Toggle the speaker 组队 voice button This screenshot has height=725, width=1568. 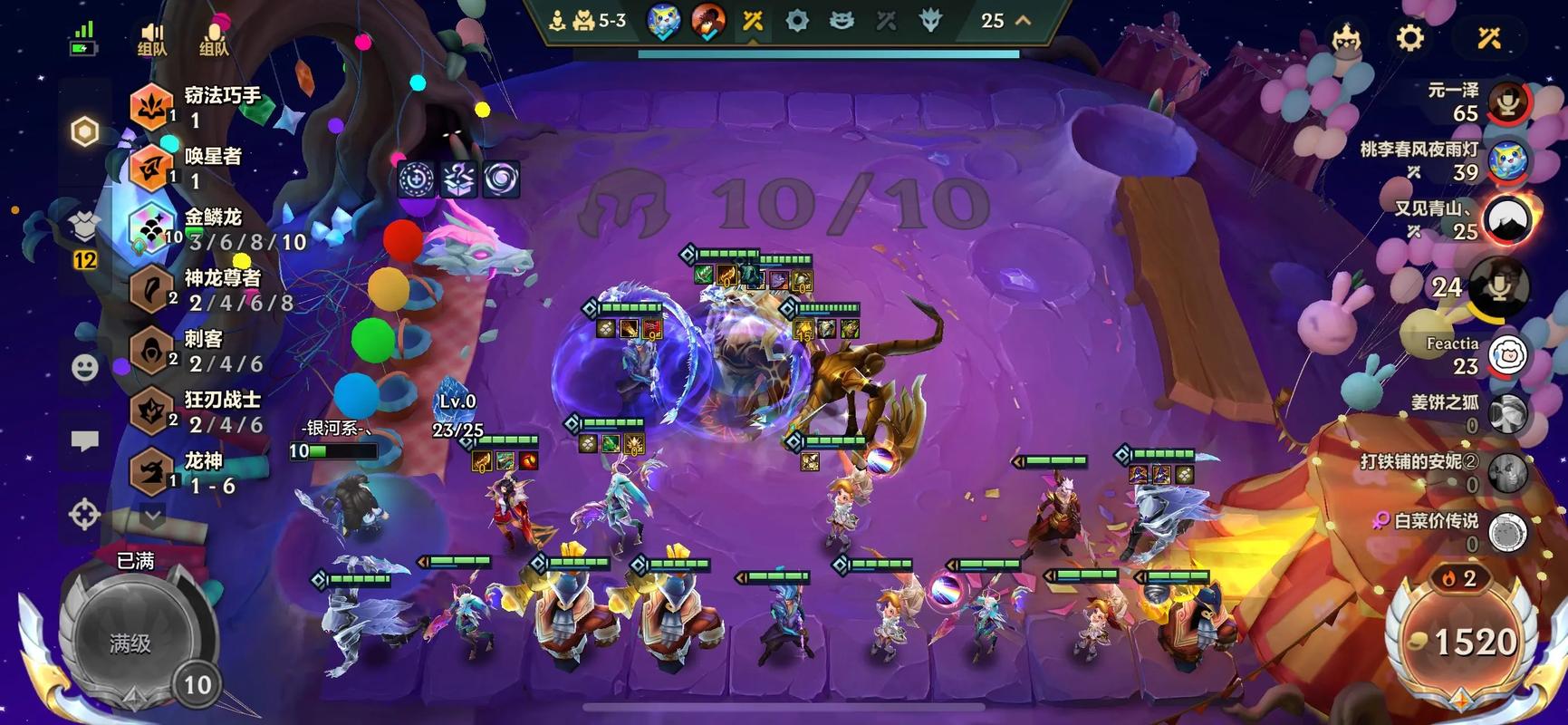click(x=152, y=40)
